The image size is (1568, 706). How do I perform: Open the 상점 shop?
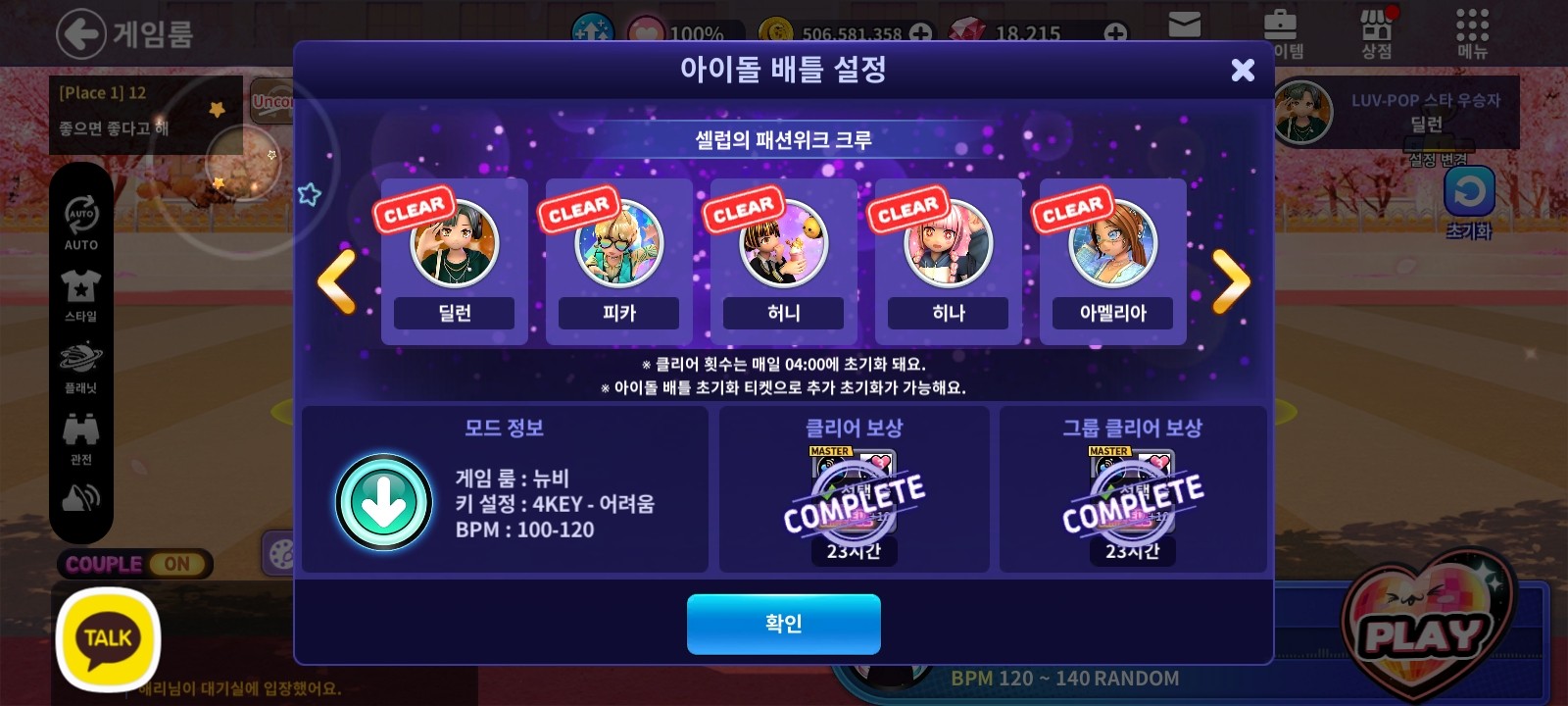1377,33
